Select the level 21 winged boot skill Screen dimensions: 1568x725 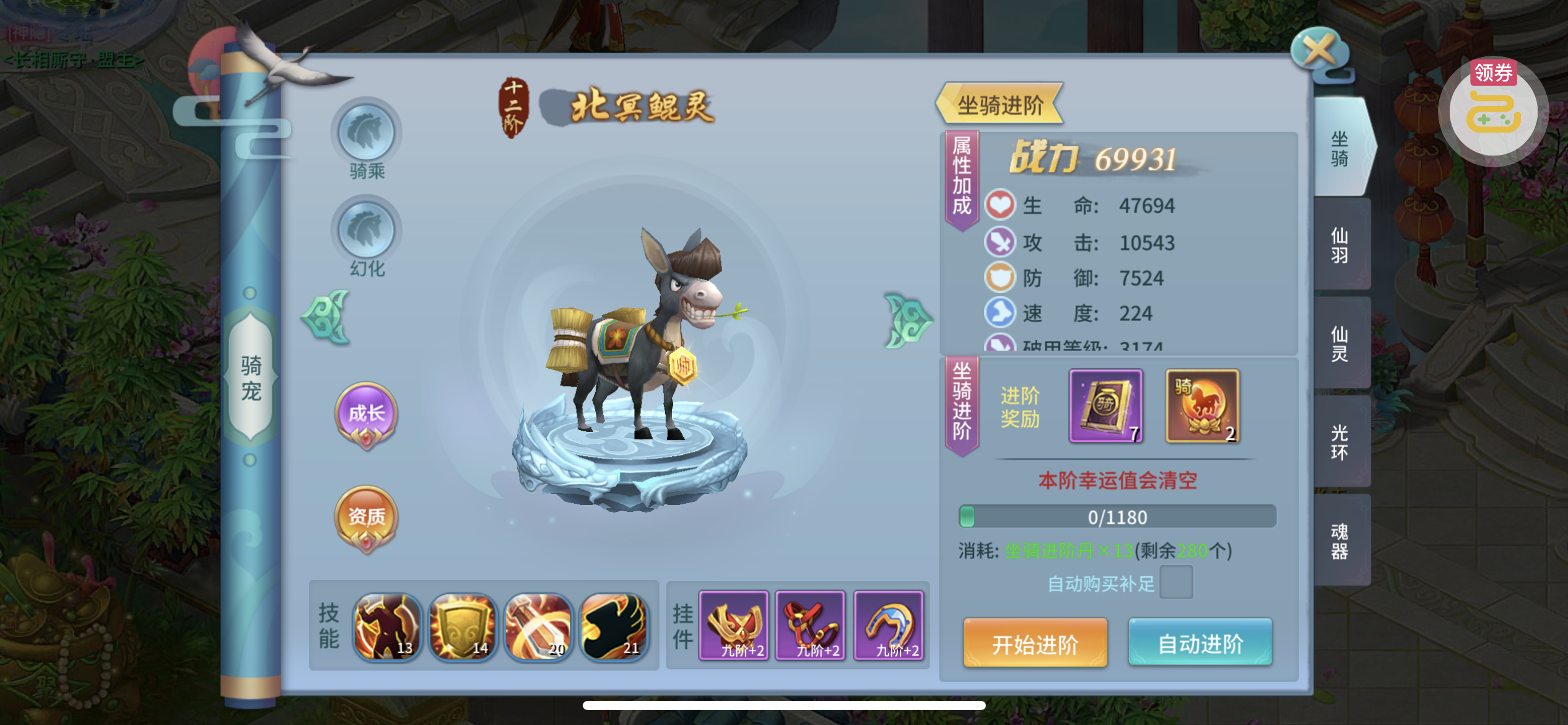[x=614, y=626]
